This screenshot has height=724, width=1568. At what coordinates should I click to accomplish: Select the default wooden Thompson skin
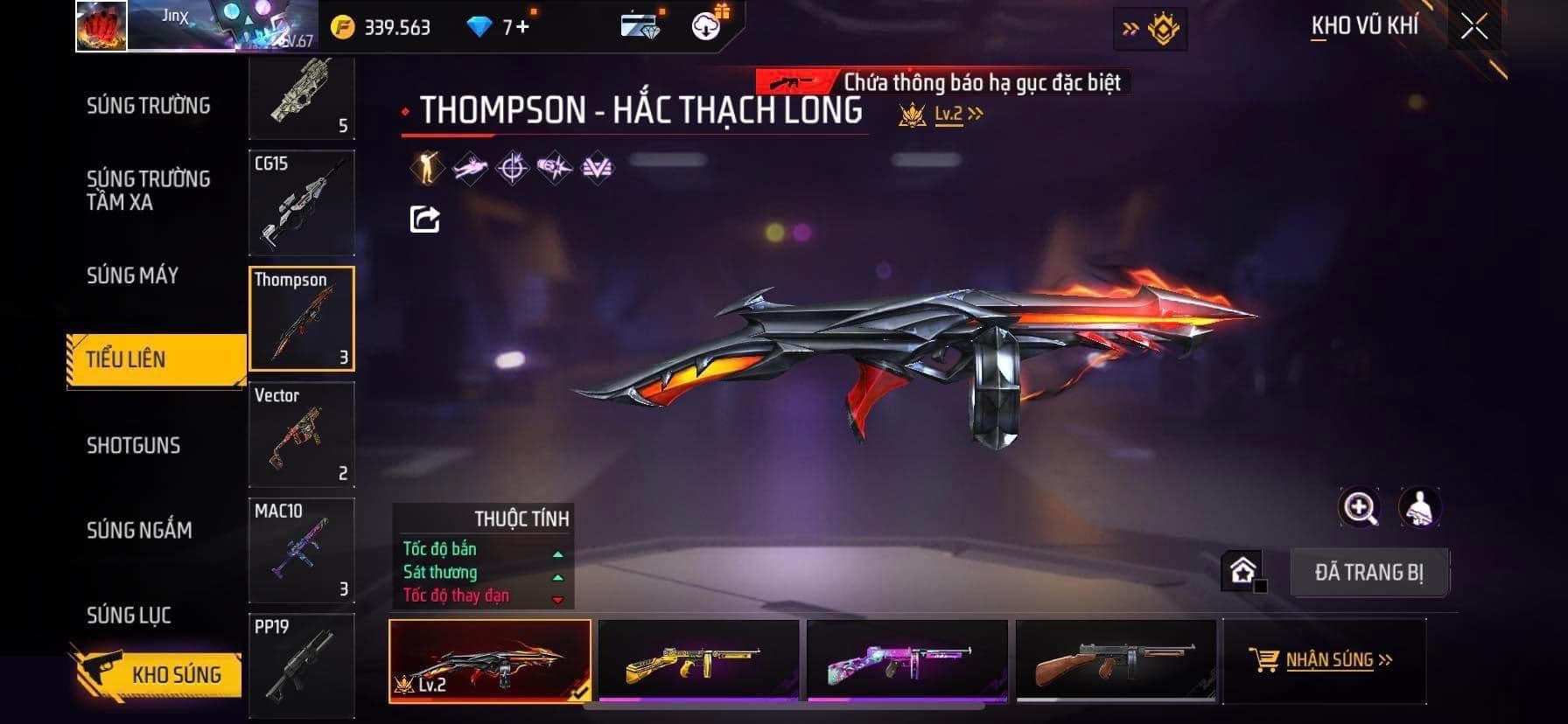tap(1116, 661)
